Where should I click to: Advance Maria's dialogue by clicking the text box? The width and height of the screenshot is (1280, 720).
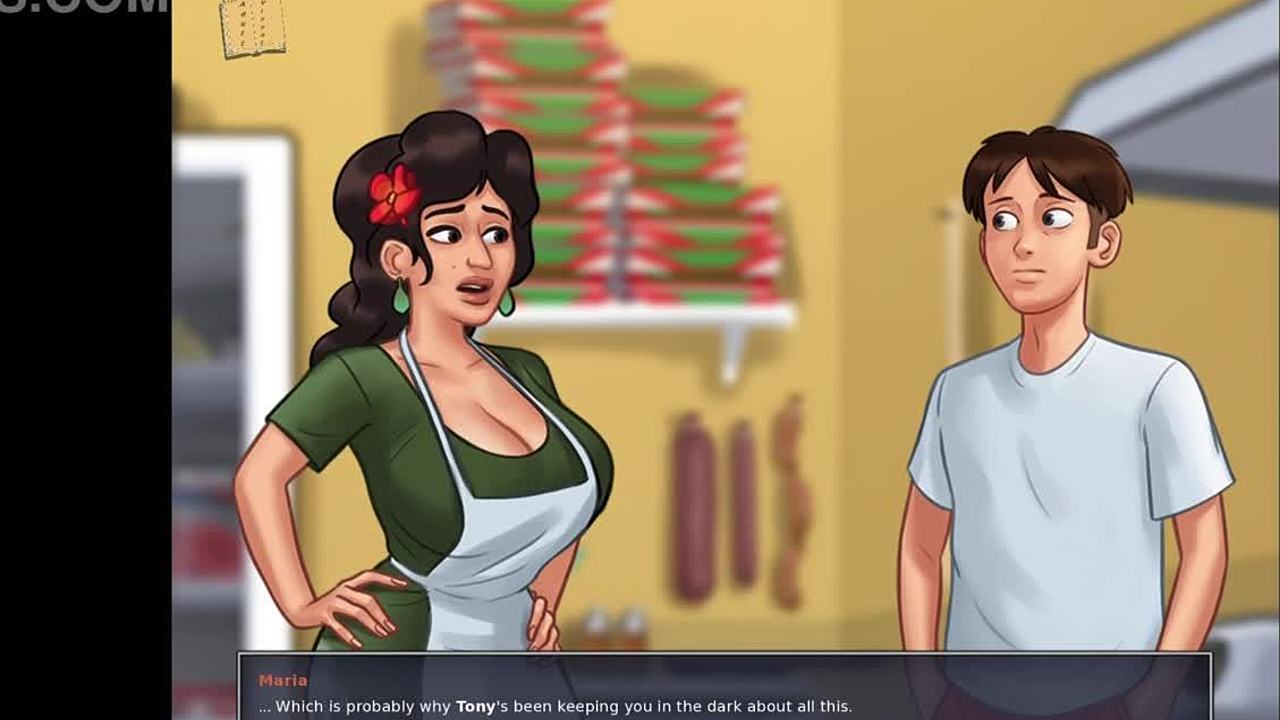coord(724,688)
